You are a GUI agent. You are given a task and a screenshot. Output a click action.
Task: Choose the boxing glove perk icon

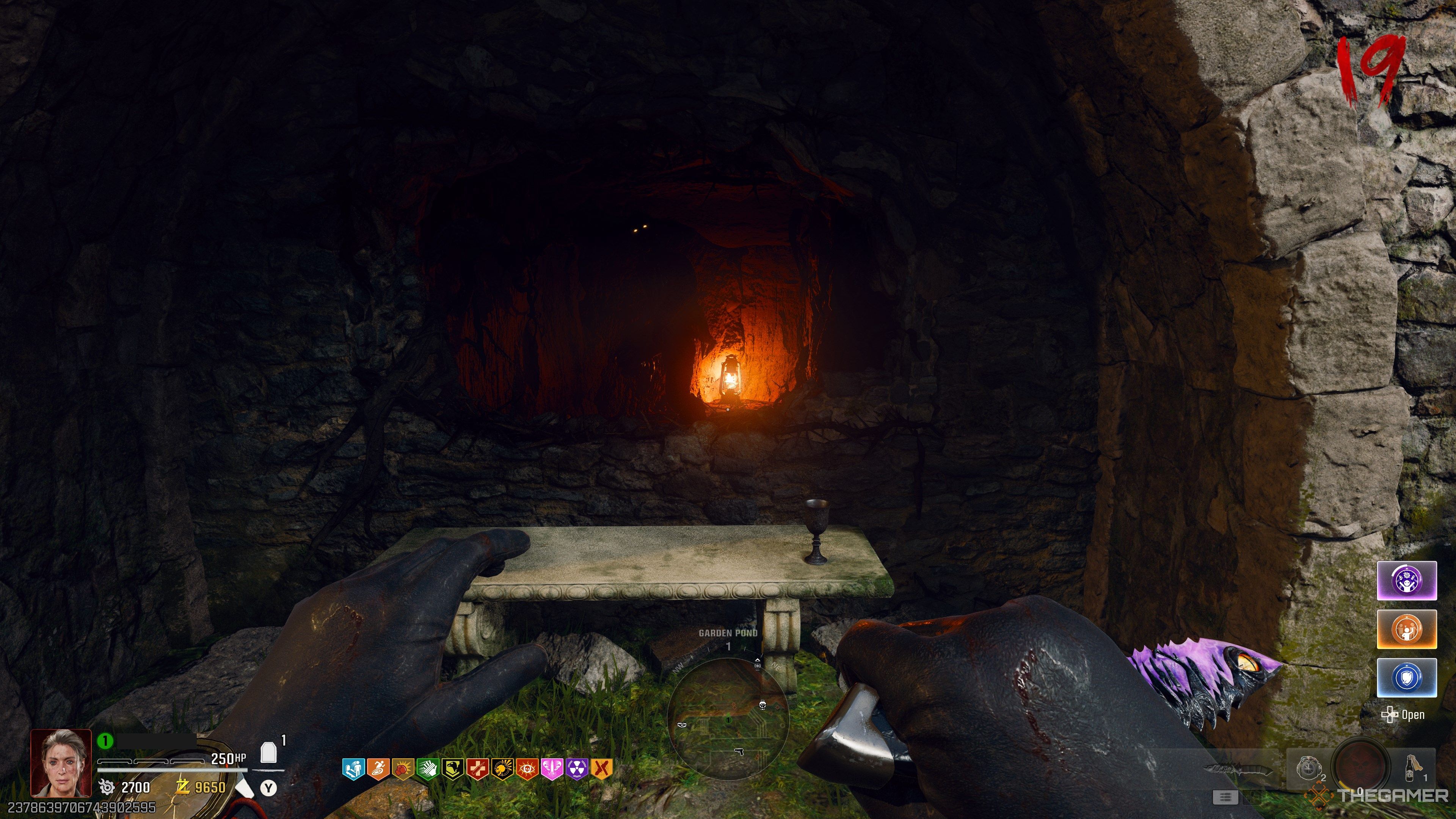coord(403,769)
